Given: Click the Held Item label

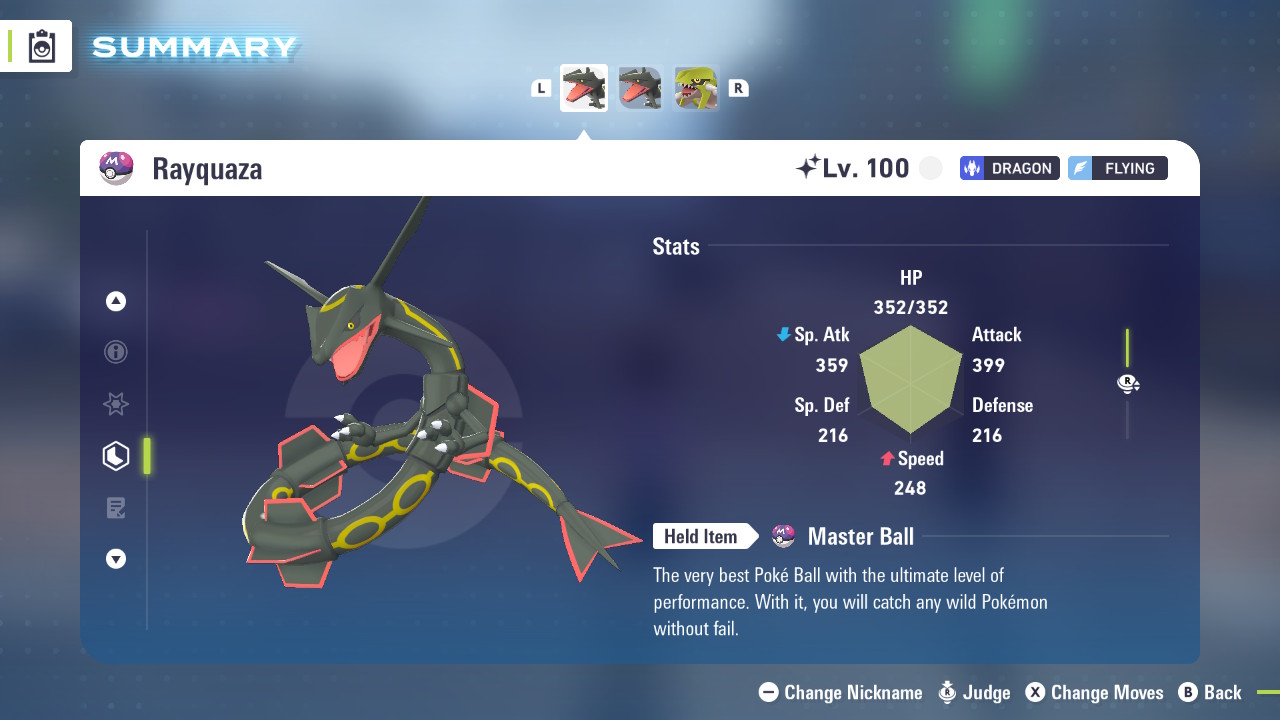Looking at the screenshot, I should [x=701, y=537].
